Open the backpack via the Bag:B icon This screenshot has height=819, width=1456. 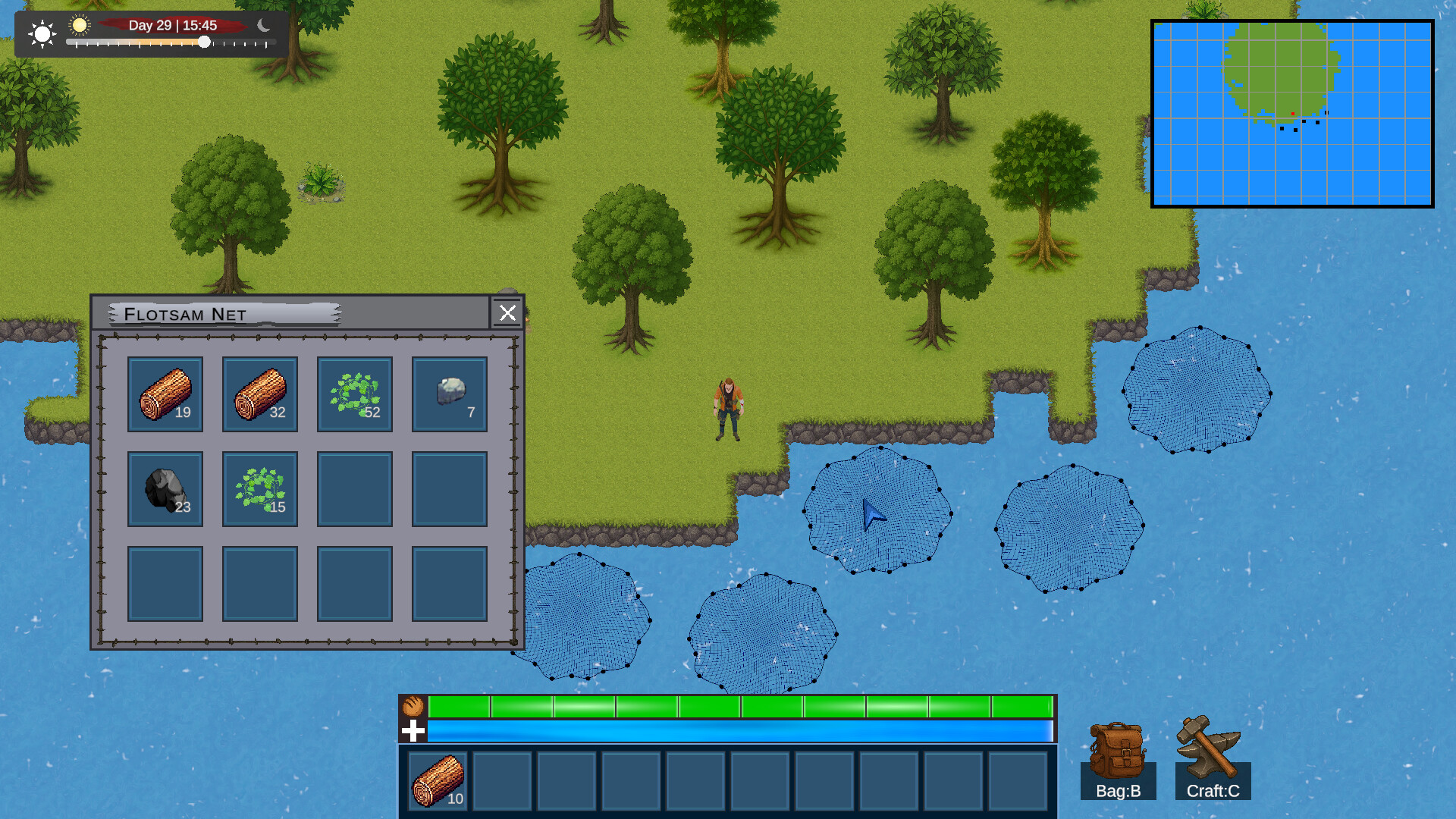tap(1116, 751)
